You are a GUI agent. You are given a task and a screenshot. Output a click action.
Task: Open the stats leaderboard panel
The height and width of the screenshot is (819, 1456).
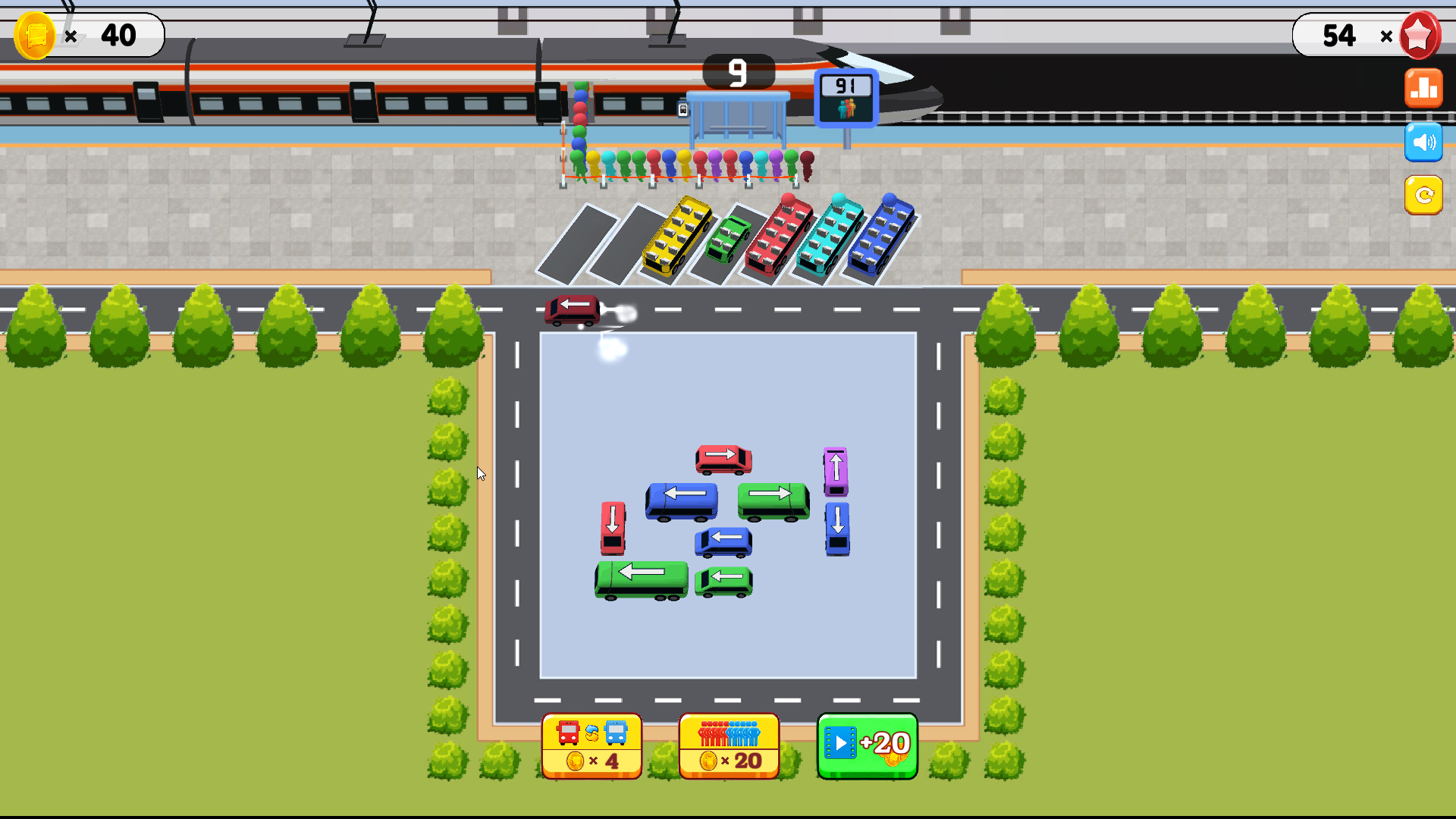[x=1423, y=87]
